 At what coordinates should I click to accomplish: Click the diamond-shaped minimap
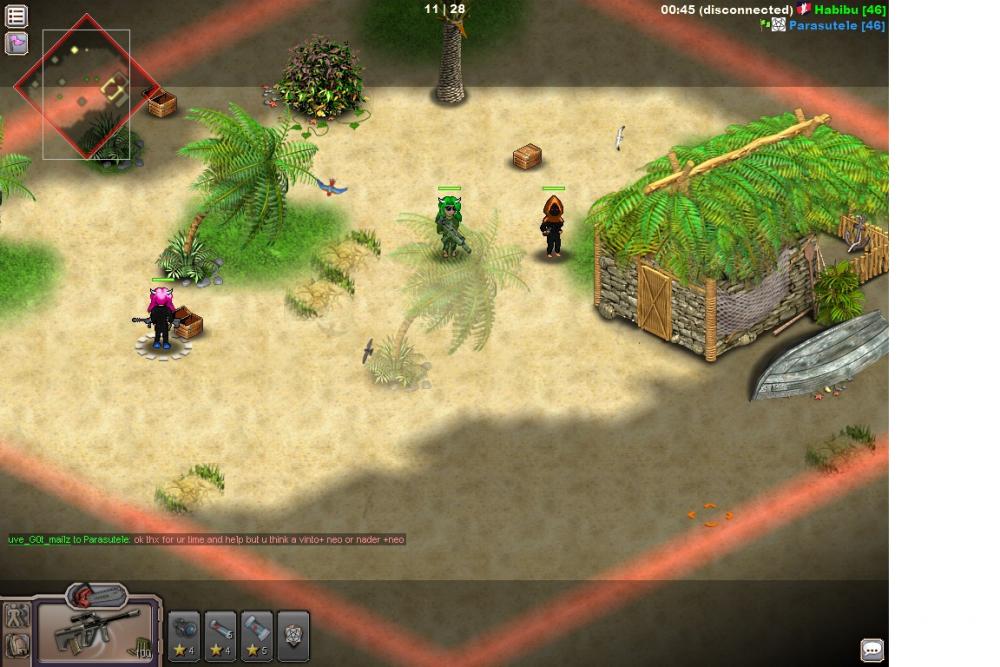(86, 88)
